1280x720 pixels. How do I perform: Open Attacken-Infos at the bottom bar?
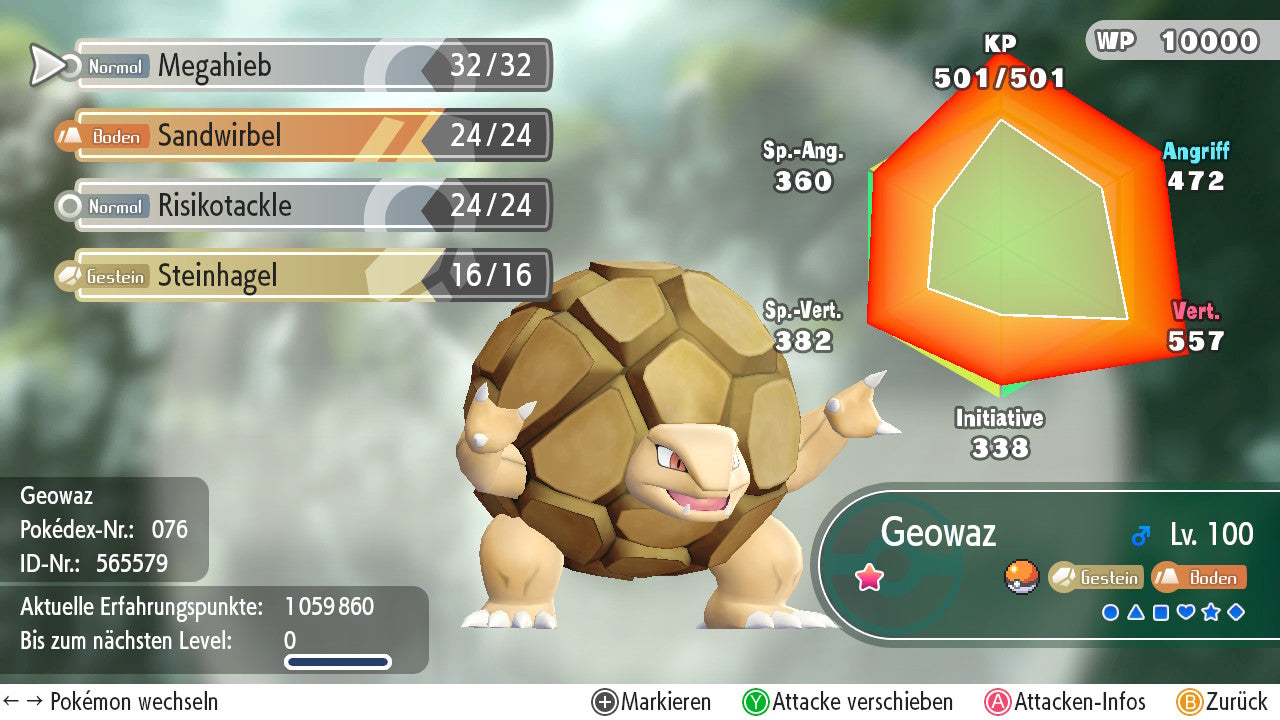tap(1066, 702)
